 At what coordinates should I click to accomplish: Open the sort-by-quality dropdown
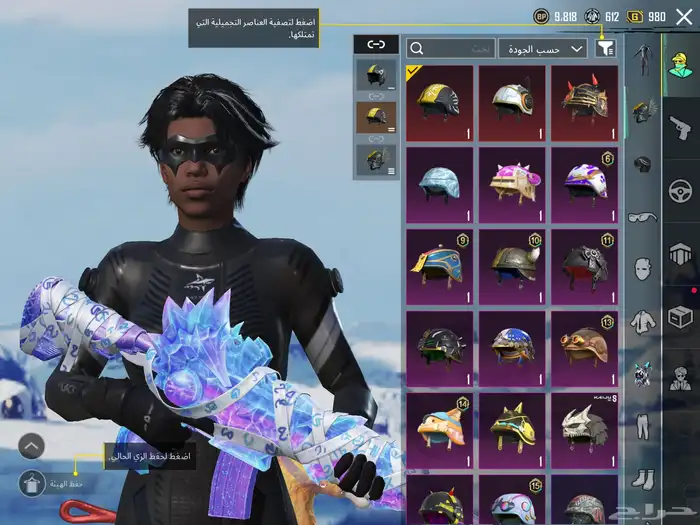pos(543,48)
